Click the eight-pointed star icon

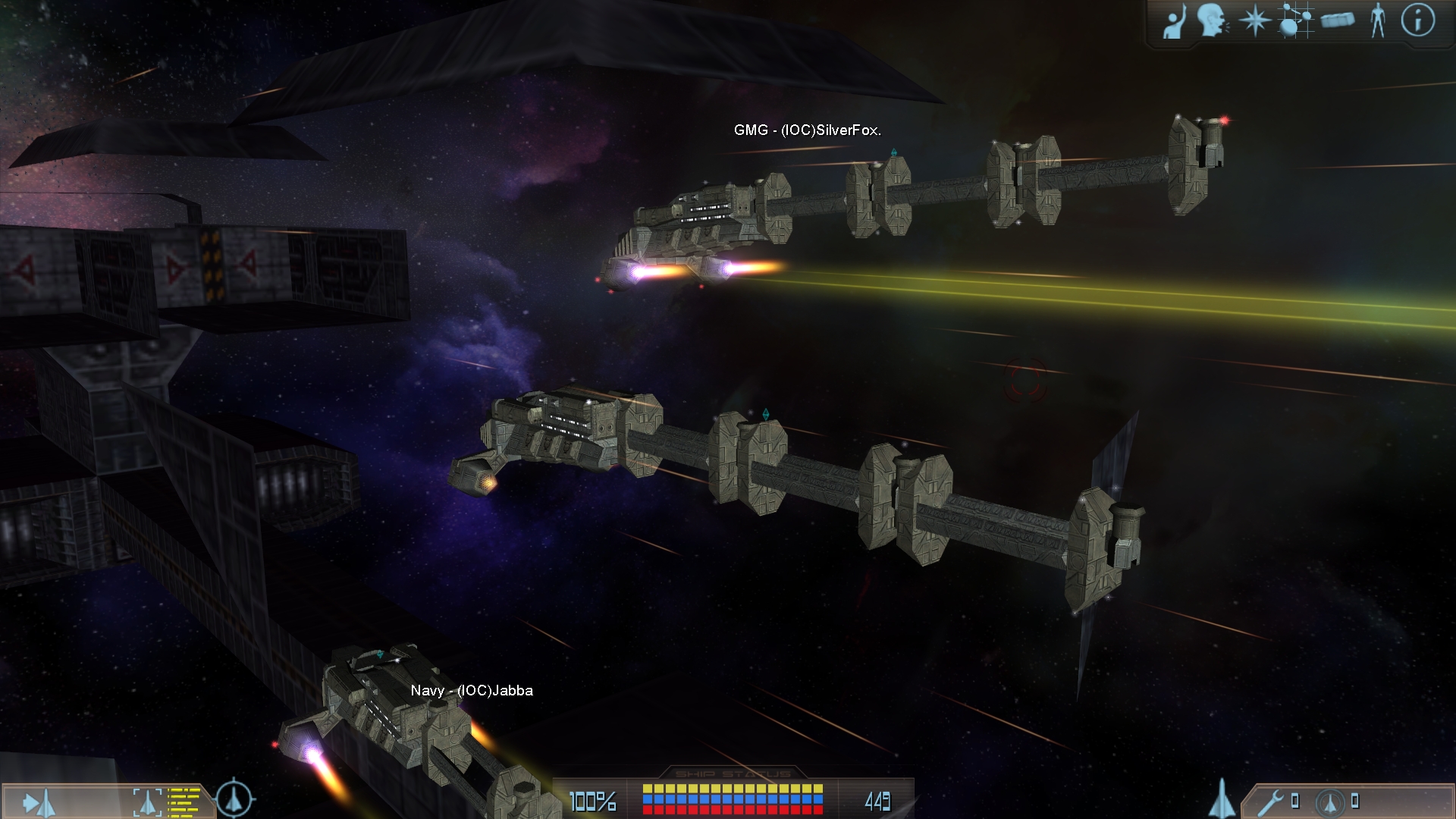(1254, 20)
